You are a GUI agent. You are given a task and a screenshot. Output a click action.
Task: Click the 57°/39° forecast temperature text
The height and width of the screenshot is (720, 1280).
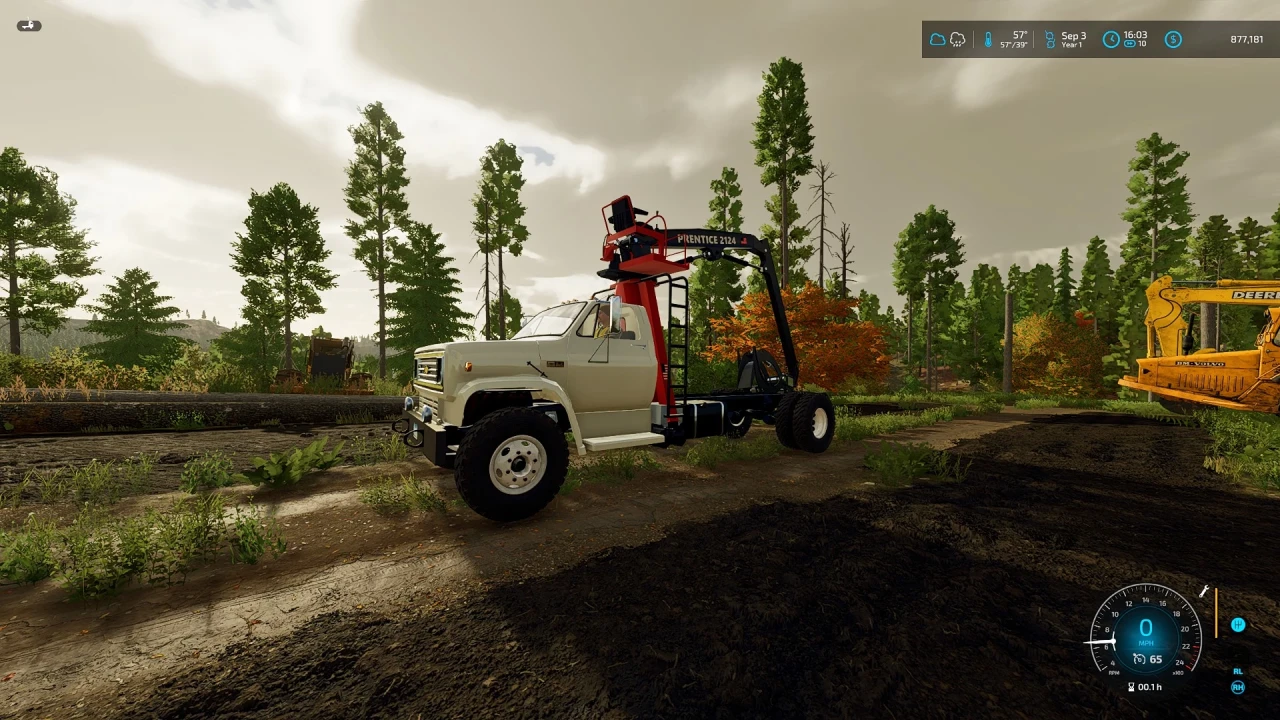click(1013, 45)
